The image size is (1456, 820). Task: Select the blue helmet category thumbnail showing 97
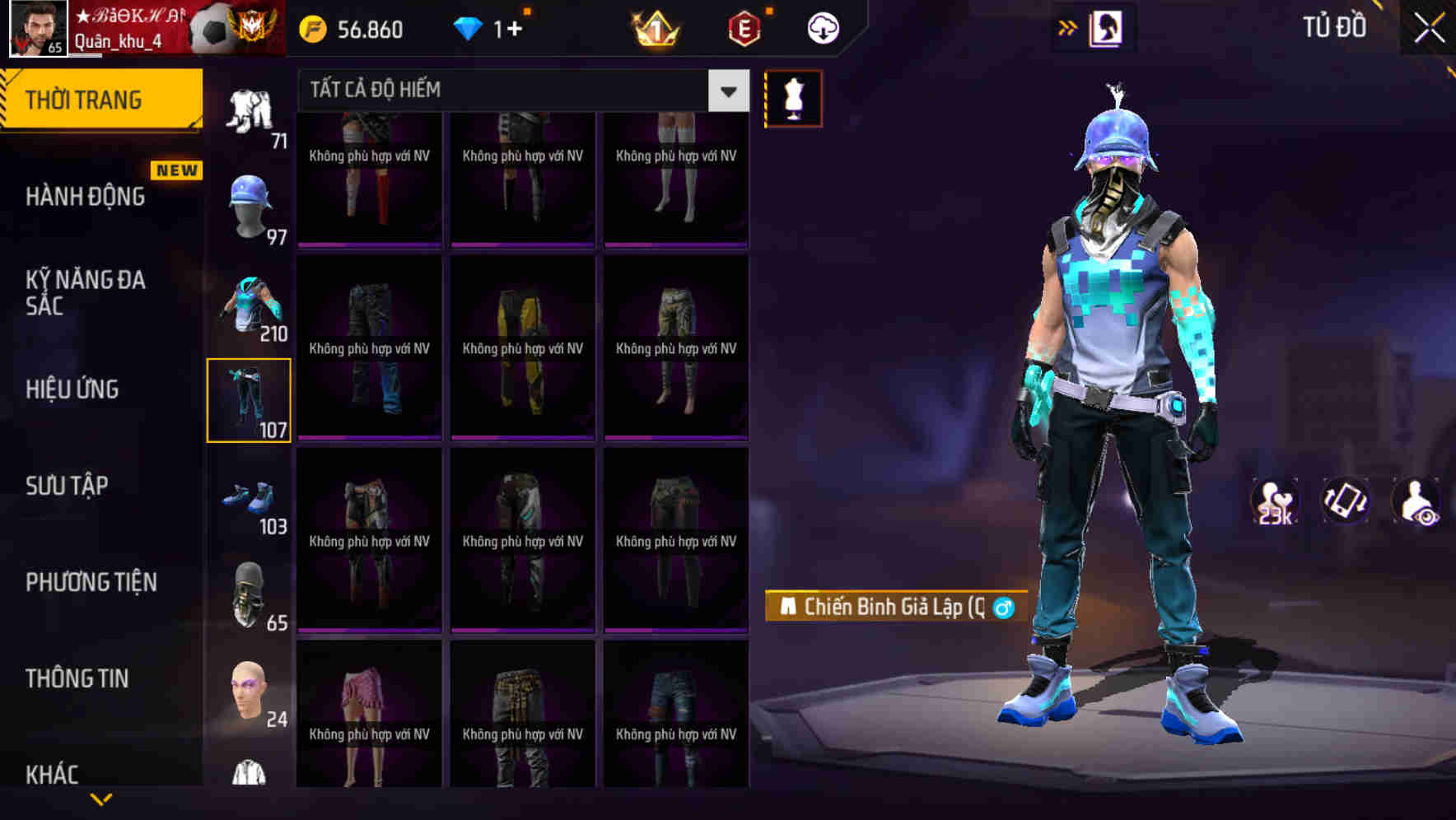pos(248,206)
